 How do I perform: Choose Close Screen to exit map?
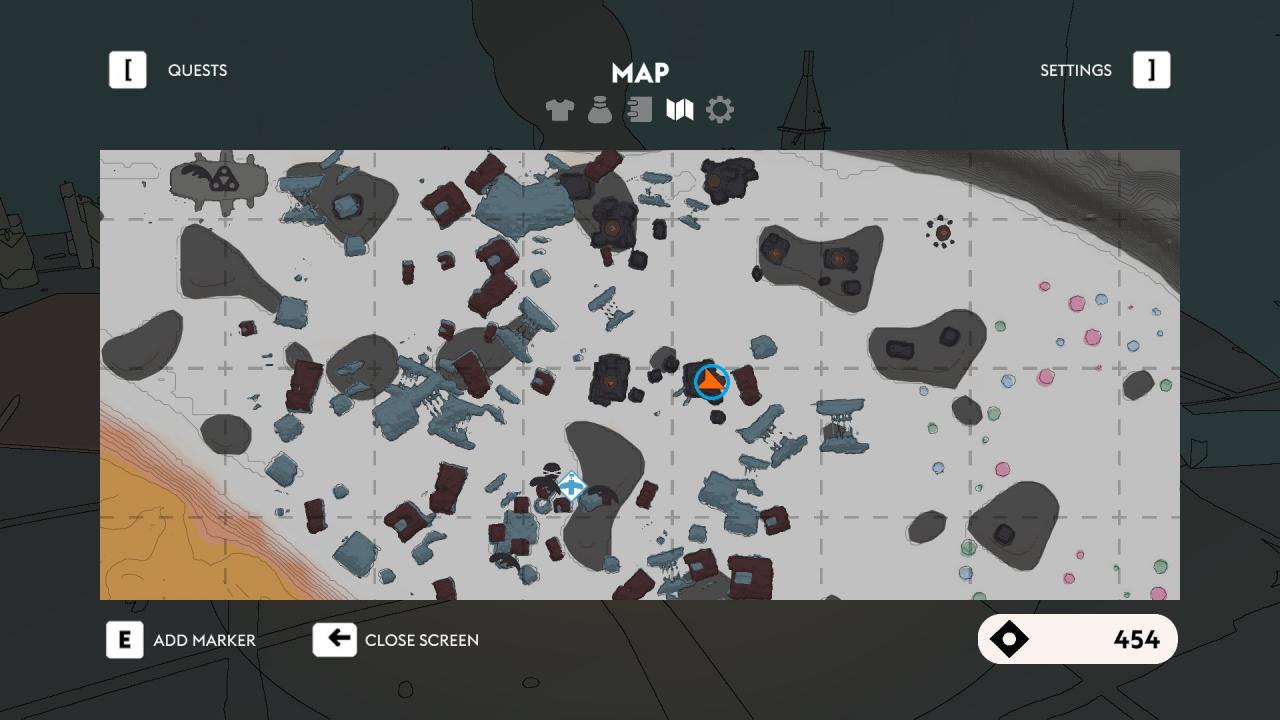tap(421, 640)
